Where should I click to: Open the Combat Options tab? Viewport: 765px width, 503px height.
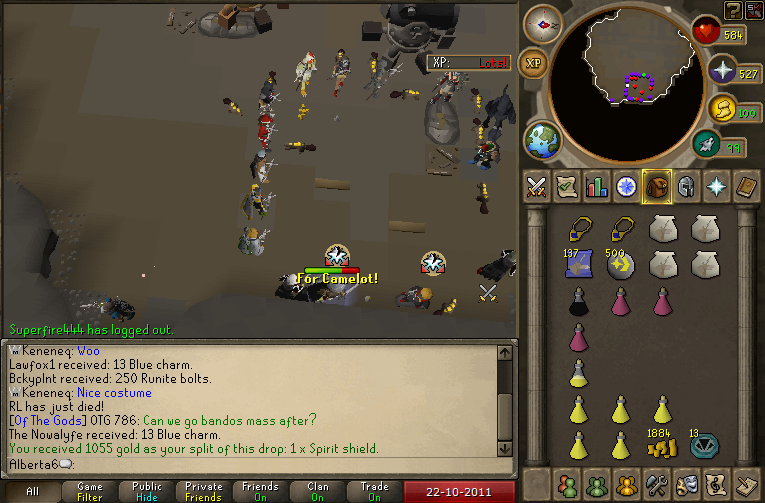[536, 186]
